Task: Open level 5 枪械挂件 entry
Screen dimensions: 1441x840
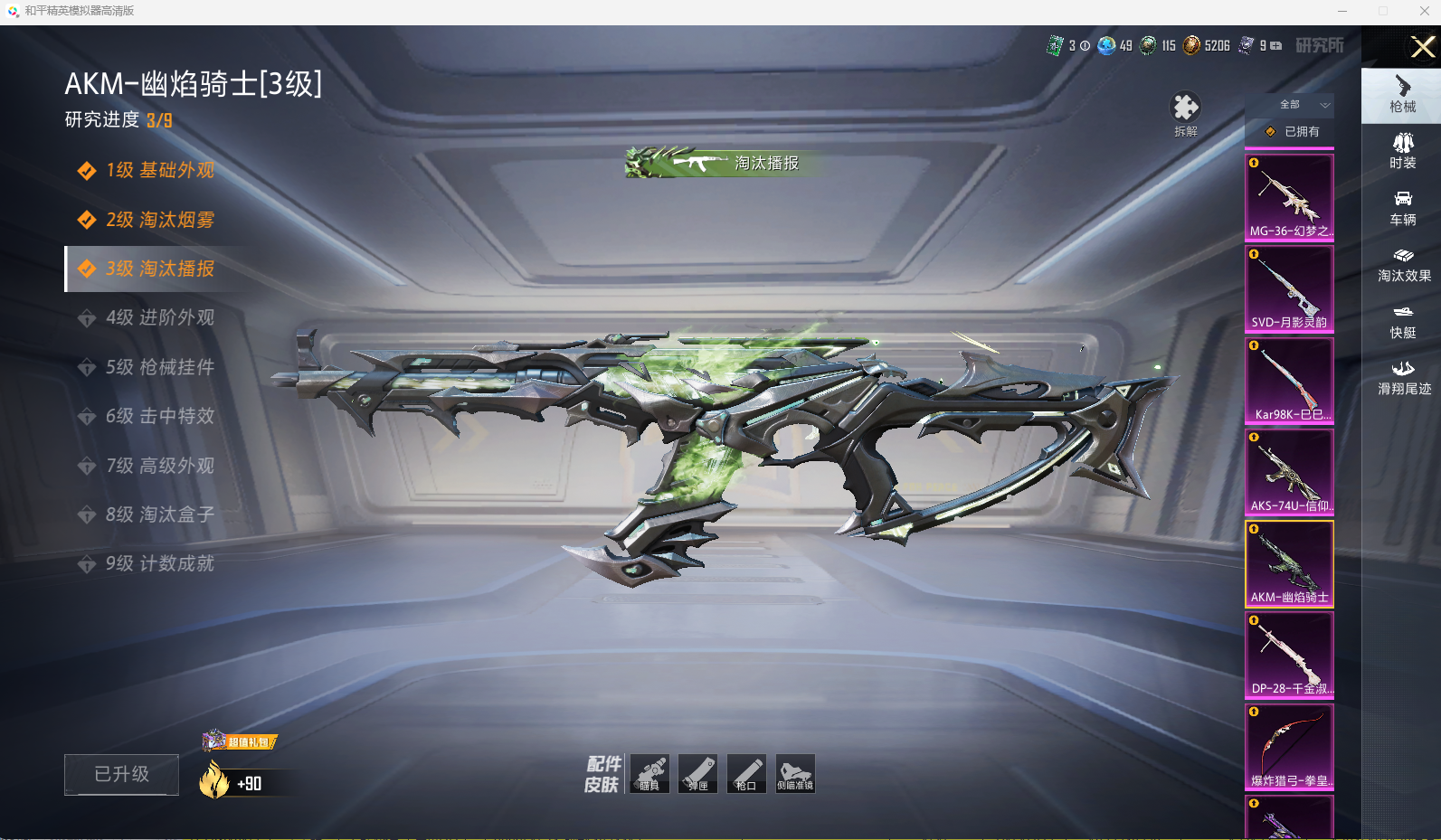Action: coord(159,367)
